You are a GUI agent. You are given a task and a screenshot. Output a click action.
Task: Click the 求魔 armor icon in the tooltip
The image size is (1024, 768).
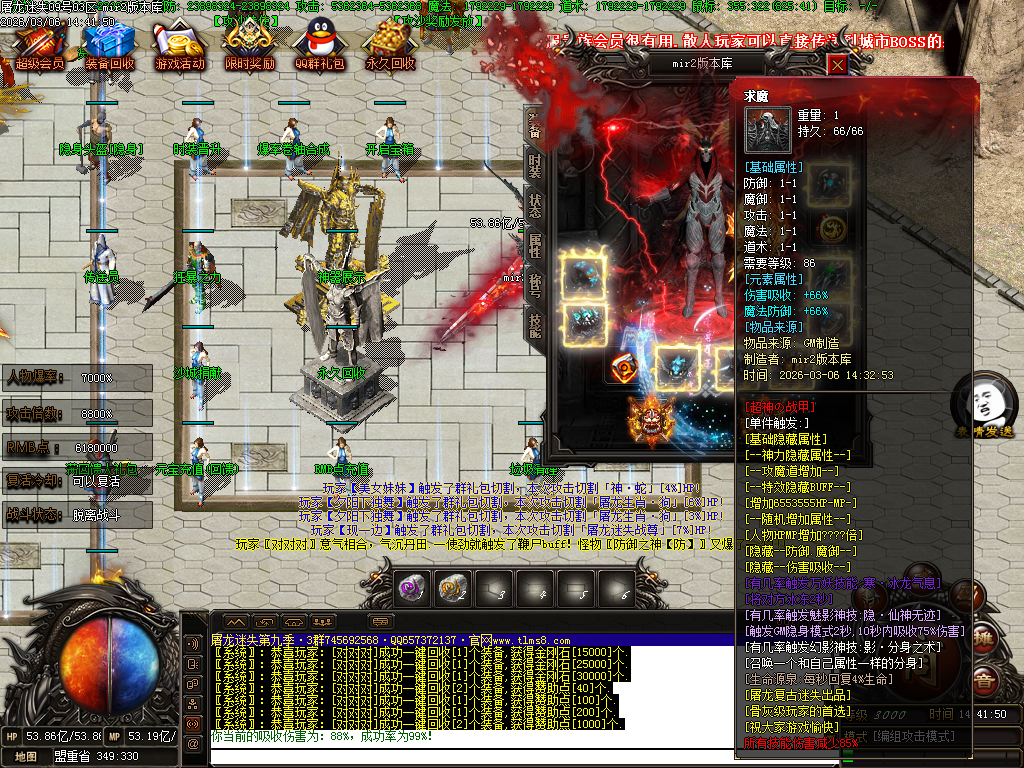click(x=767, y=130)
